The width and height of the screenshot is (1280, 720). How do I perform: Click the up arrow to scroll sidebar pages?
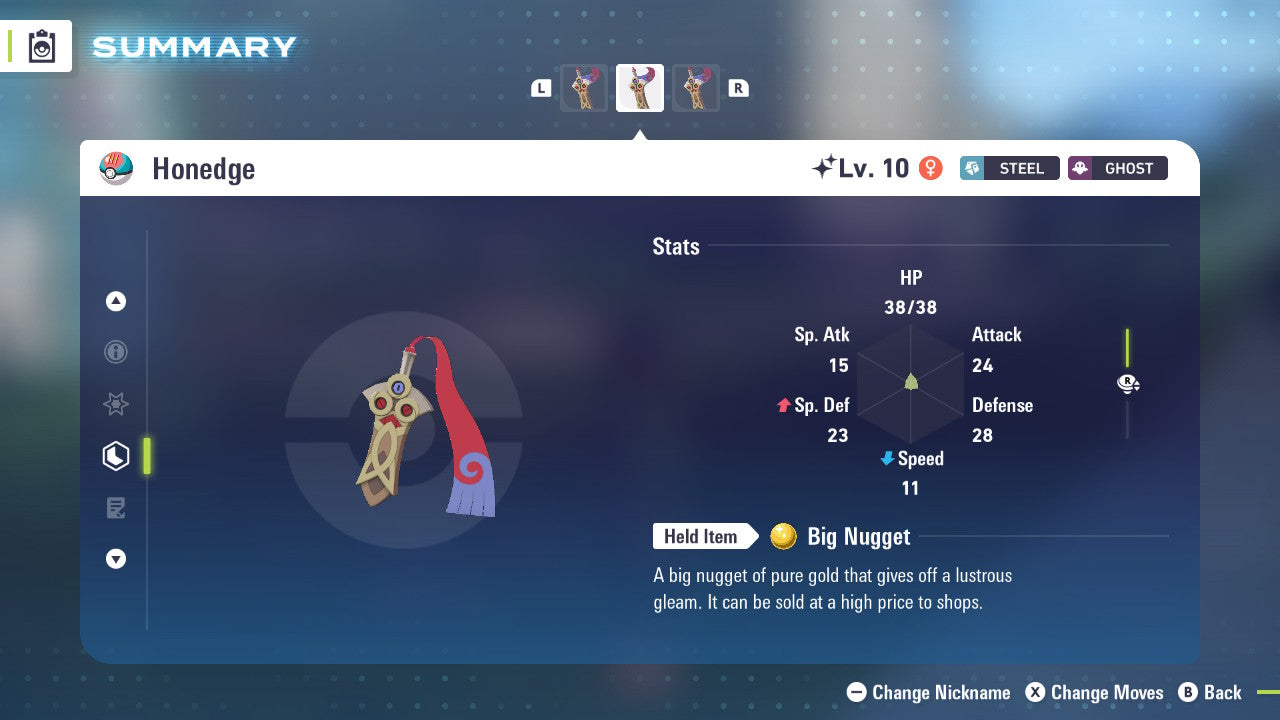click(116, 300)
